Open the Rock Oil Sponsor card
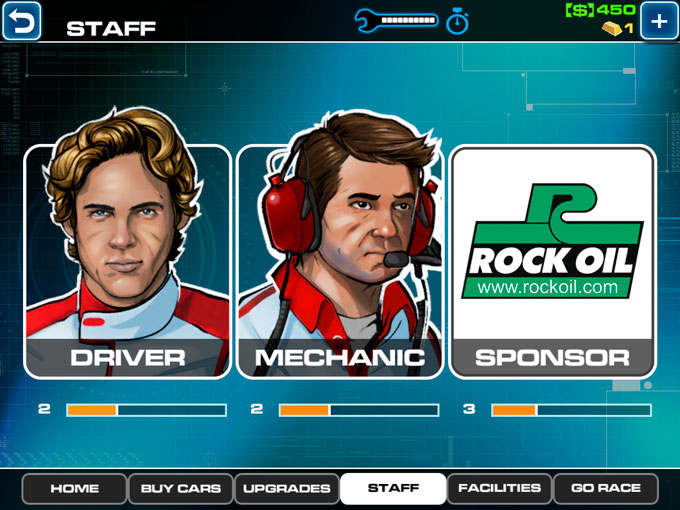 [552, 261]
